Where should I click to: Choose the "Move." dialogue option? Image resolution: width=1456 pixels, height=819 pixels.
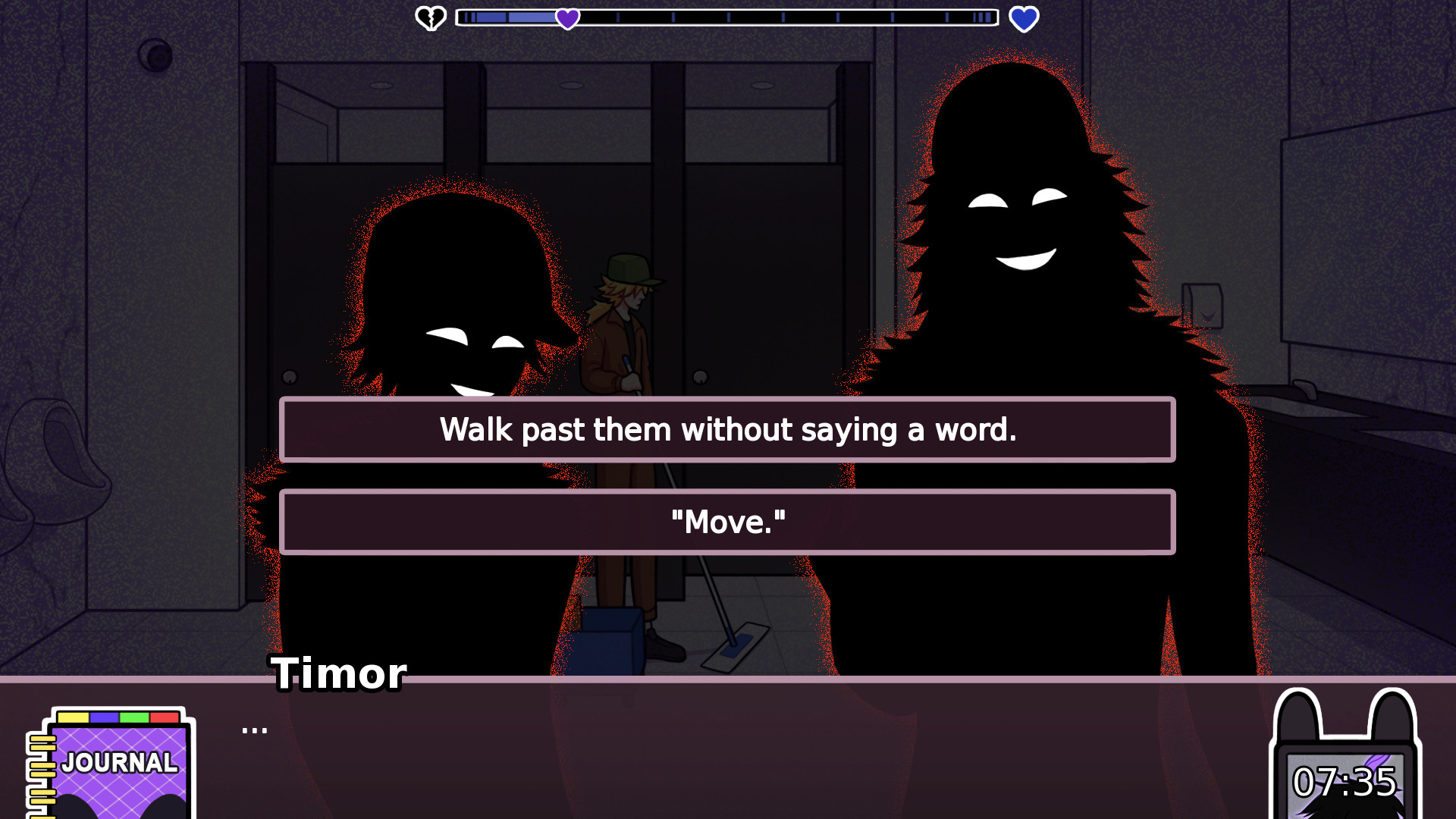728,522
